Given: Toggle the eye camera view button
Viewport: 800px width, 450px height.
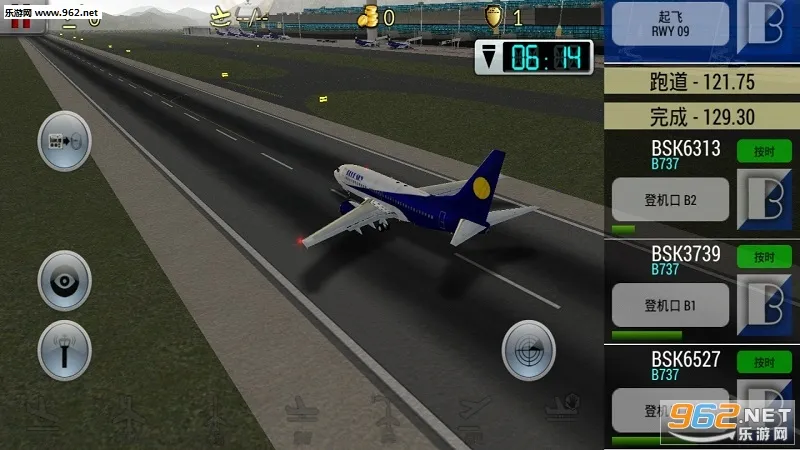Looking at the screenshot, I should [64, 282].
